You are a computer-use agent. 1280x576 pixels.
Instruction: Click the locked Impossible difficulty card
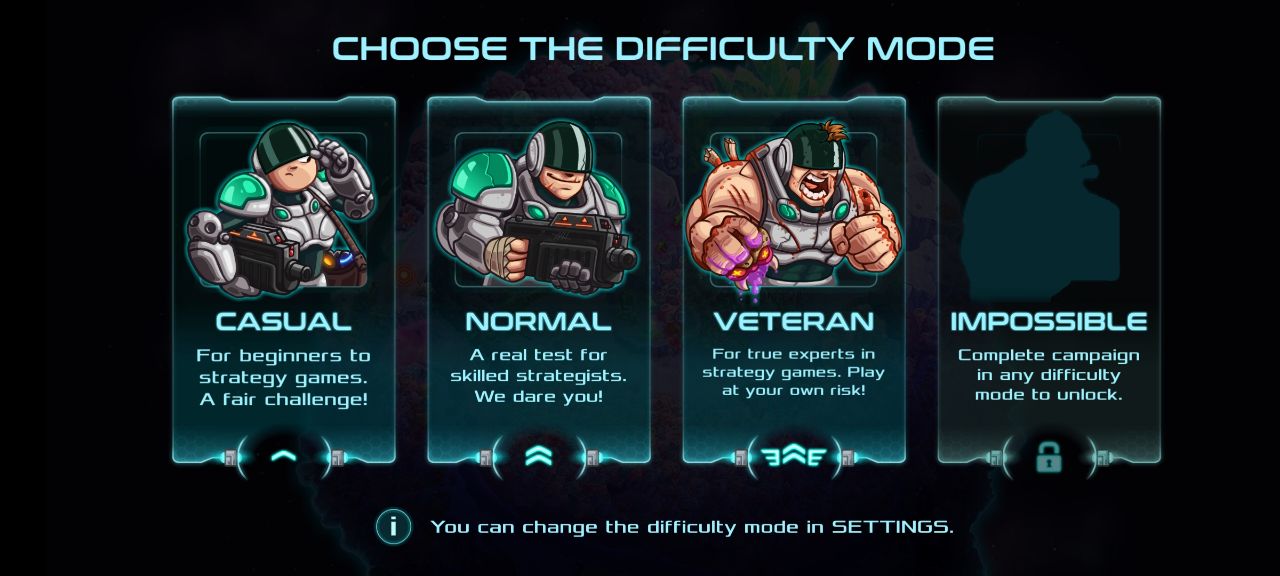1049,280
